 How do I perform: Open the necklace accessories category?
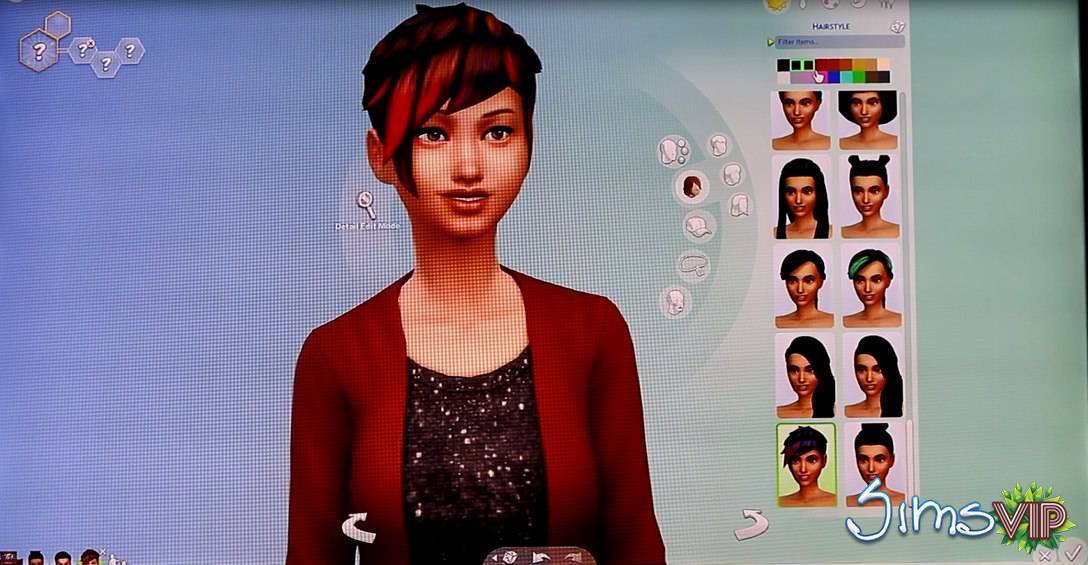[x=691, y=265]
